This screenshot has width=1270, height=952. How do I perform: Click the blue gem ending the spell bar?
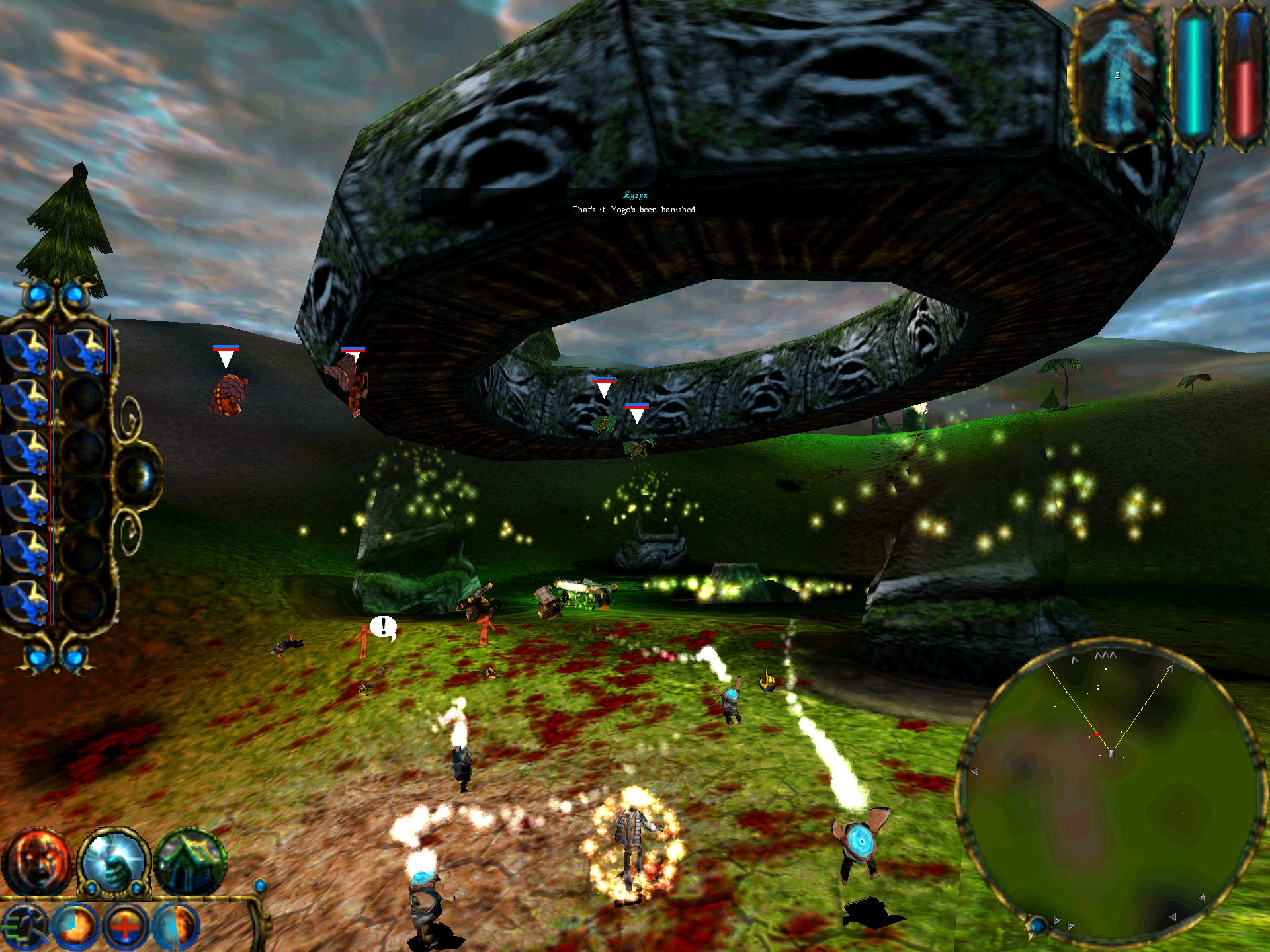261,886
